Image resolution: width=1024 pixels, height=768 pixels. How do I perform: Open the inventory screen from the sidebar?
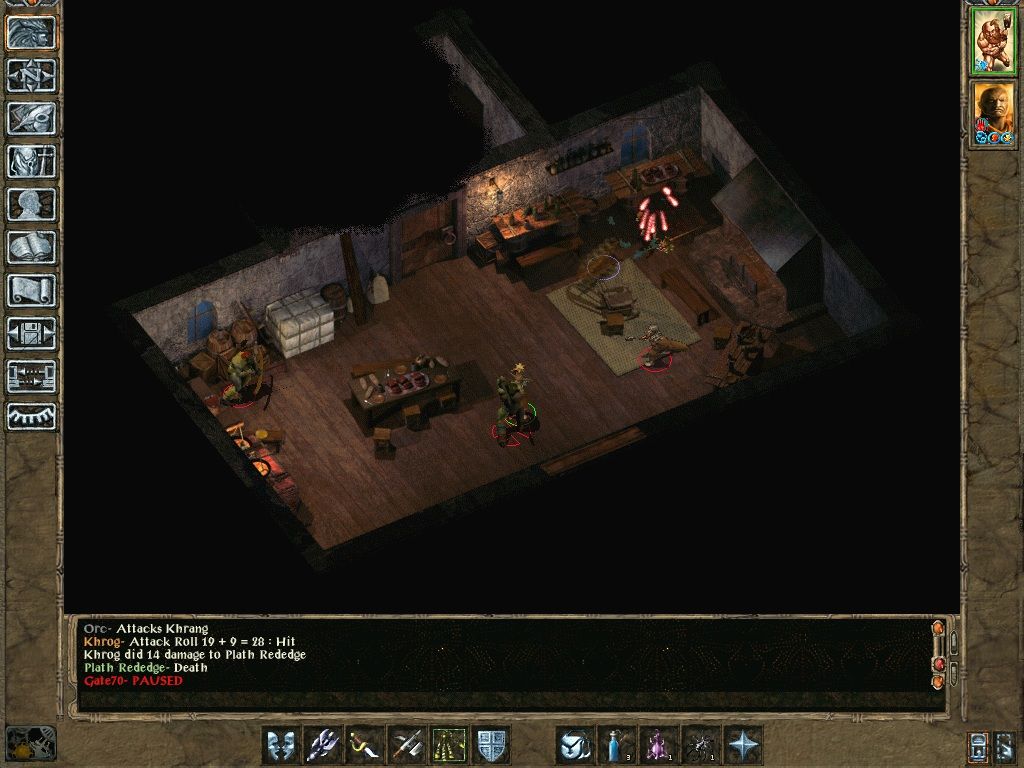[31, 161]
